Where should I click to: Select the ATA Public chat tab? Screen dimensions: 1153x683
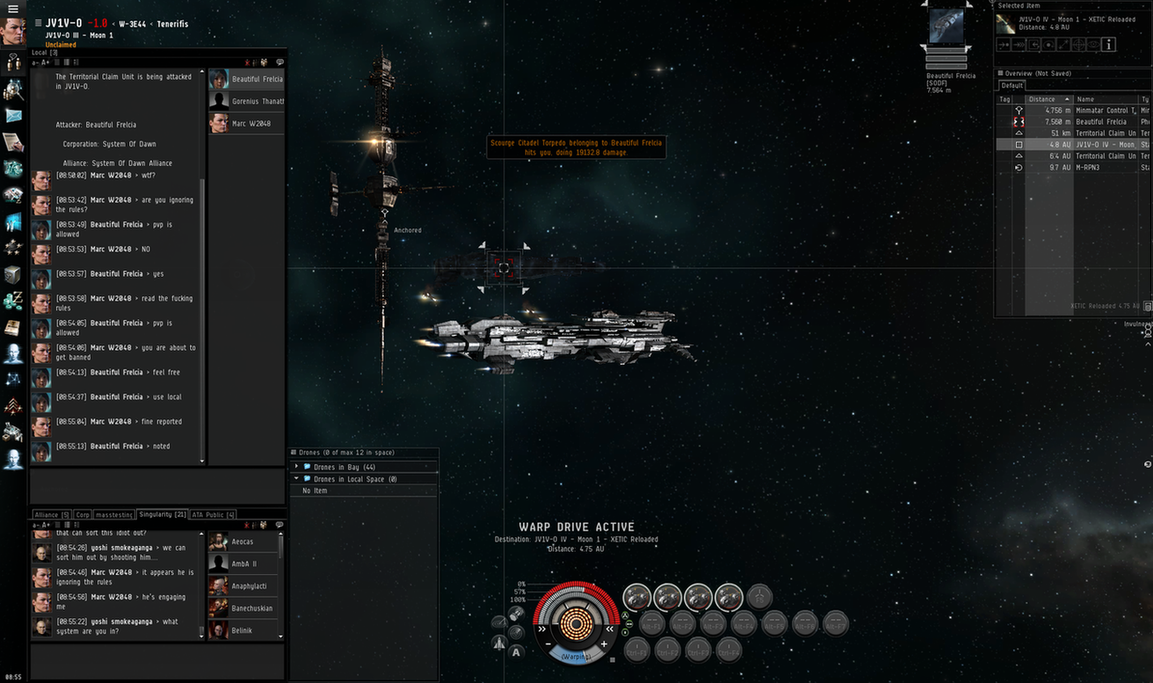pyautogui.click(x=213, y=514)
